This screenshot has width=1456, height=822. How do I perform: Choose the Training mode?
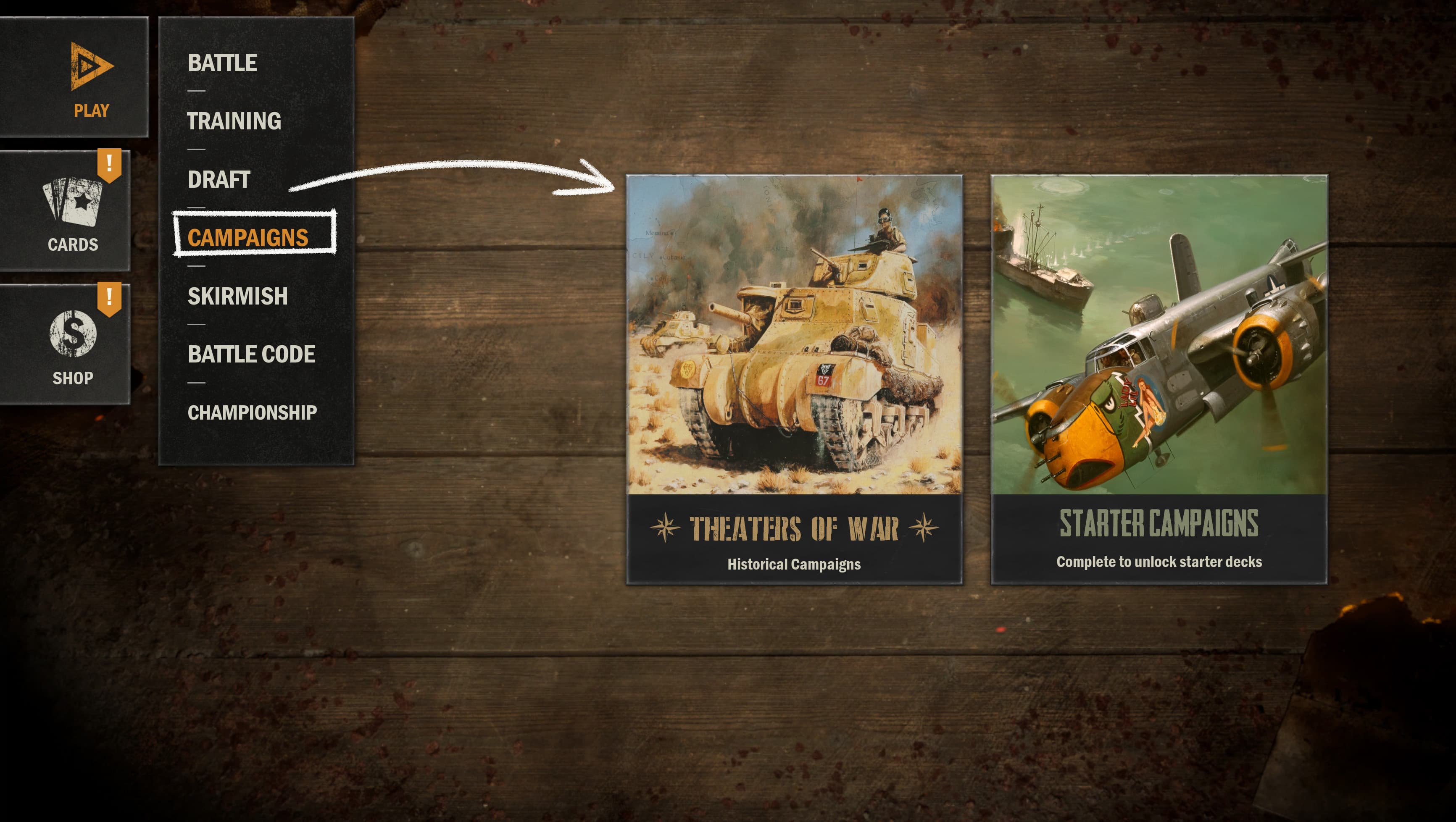click(234, 121)
